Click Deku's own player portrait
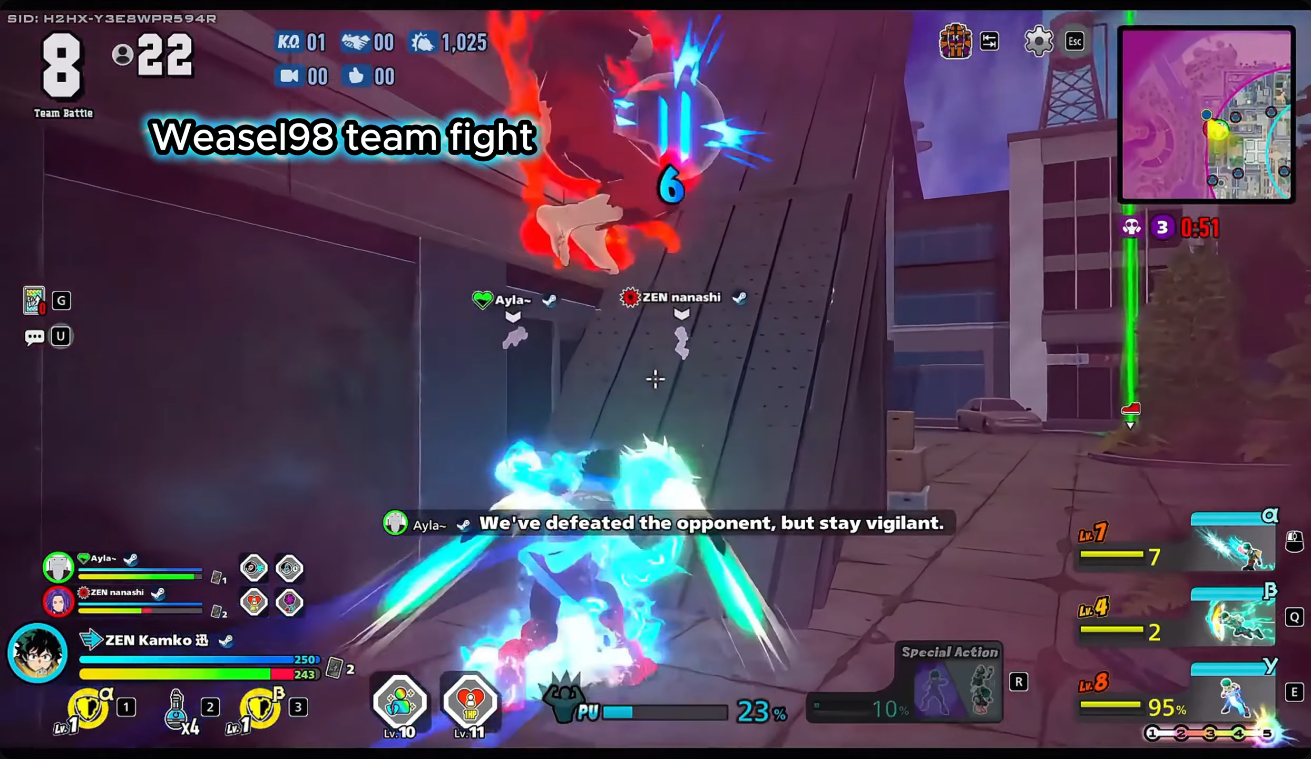This screenshot has width=1311, height=759. click(37, 653)
